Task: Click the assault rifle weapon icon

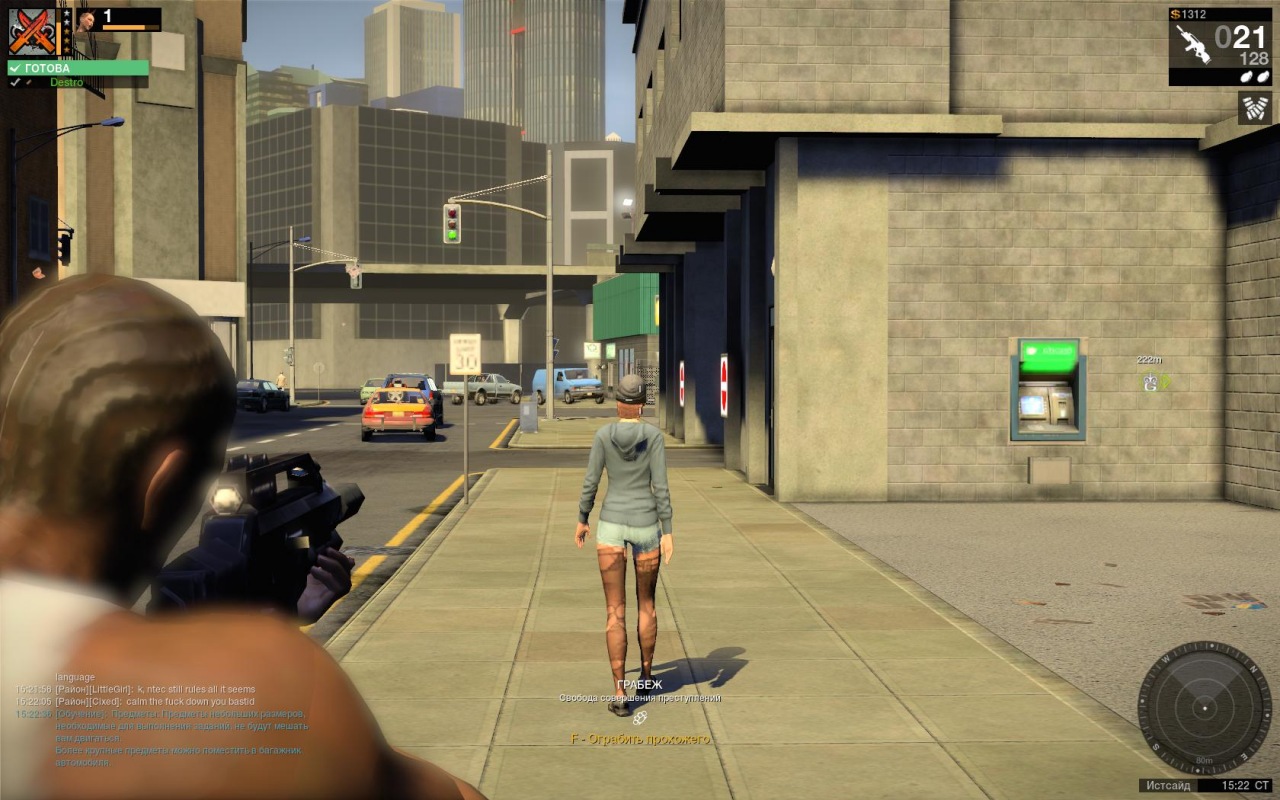Action: point(1192,44)
